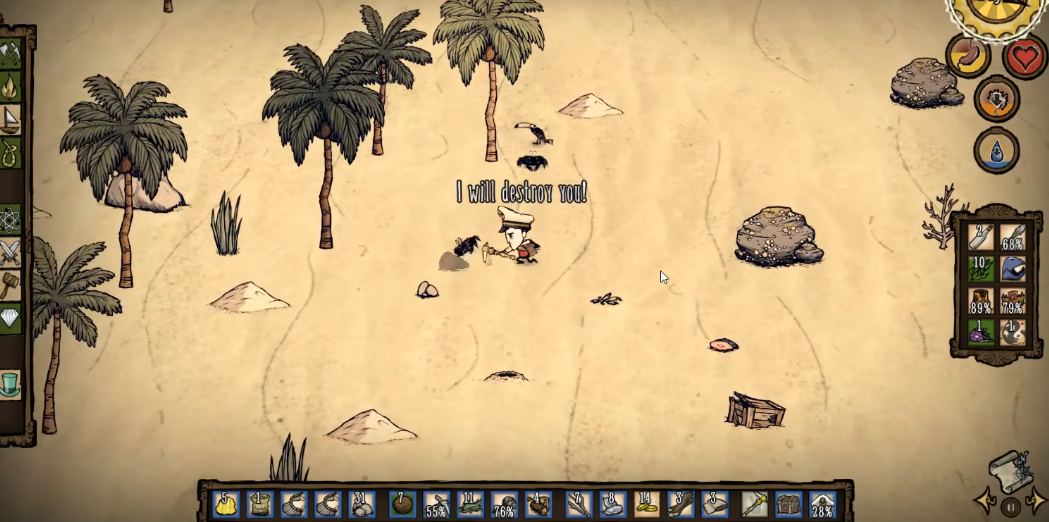Open the Fight crossed-swords crafting tab
The image size is (1049, 522).
coord(10,250)
